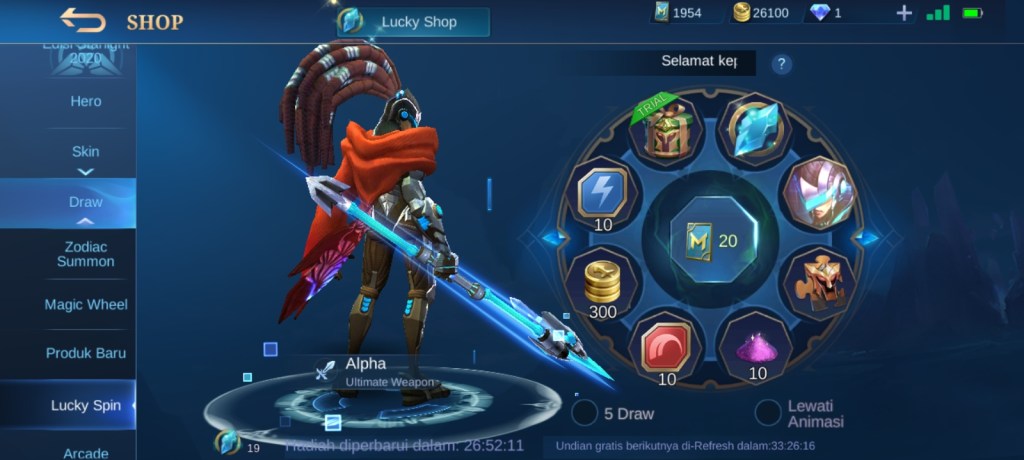Open the Magic Wheel draw
Screen dimensions: 1024x460
[86, 304]
